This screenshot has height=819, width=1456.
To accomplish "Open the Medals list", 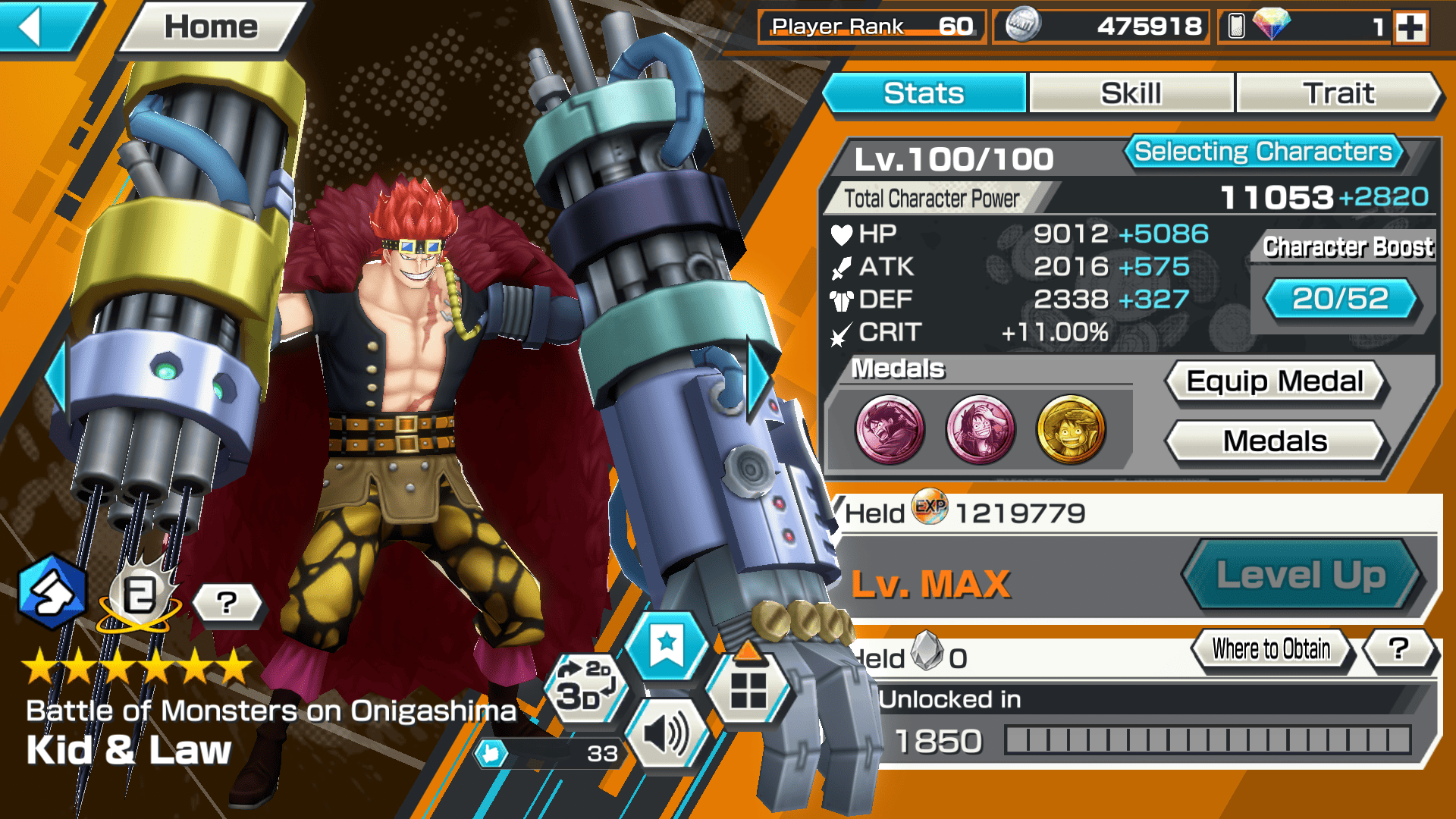I will [1275, 441].
